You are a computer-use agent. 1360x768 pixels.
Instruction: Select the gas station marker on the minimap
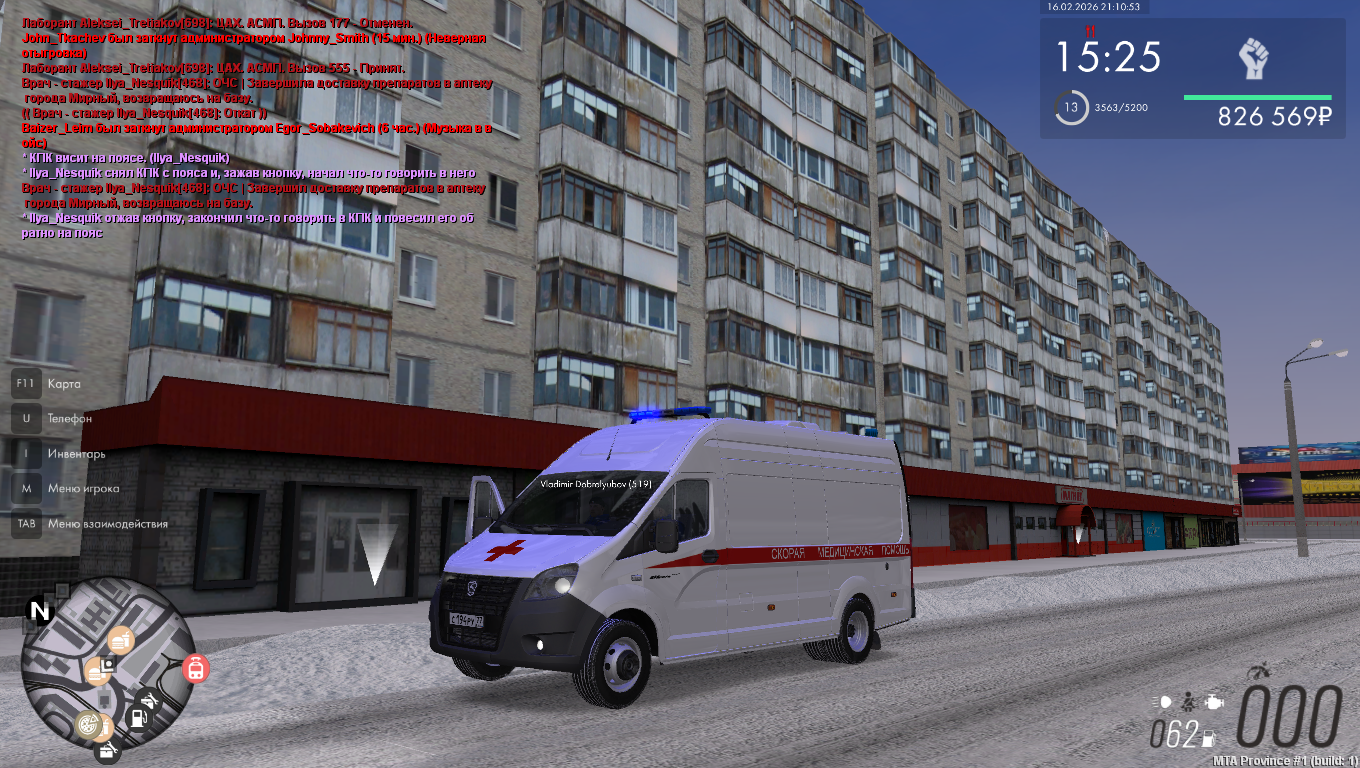click(140, 716)
